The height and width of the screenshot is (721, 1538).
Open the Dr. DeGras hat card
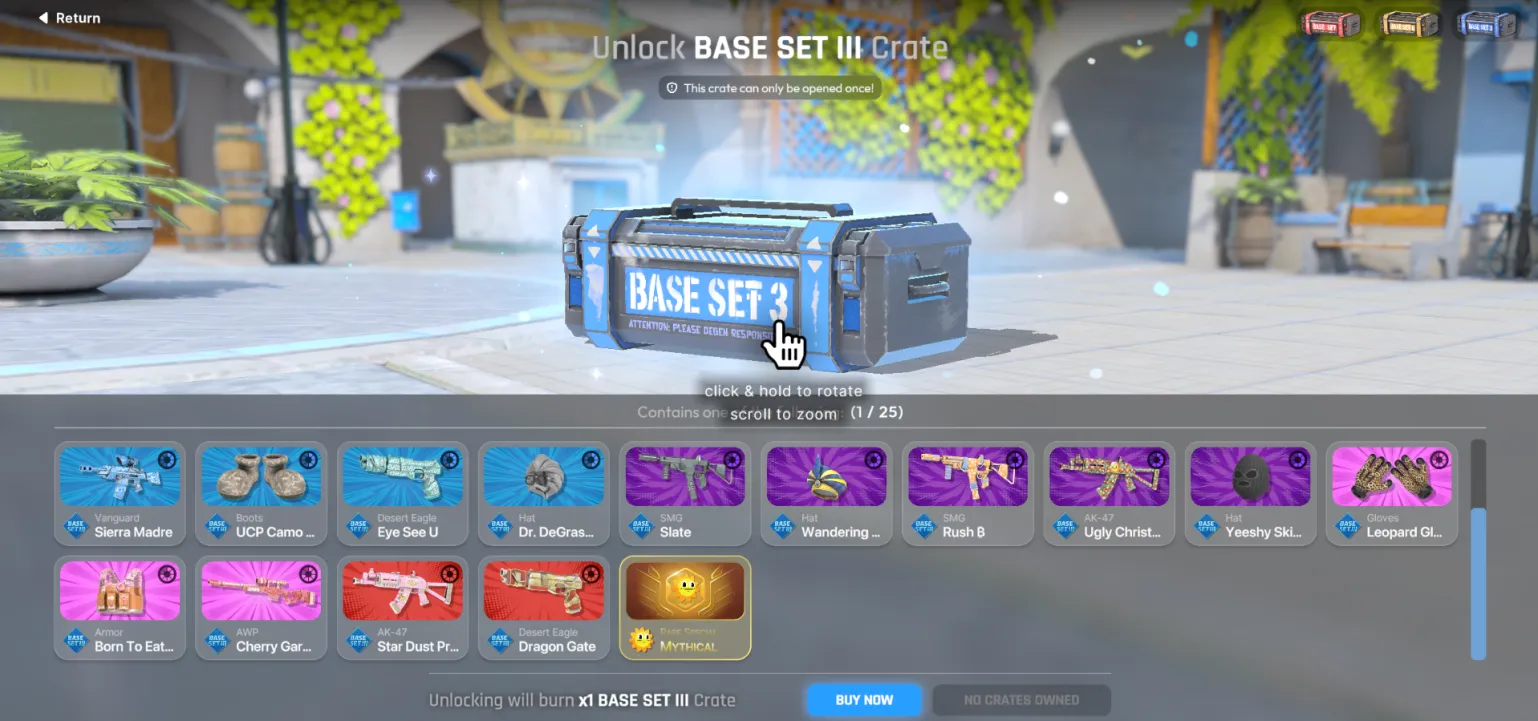pyautogui.click(x=544, y=494)
